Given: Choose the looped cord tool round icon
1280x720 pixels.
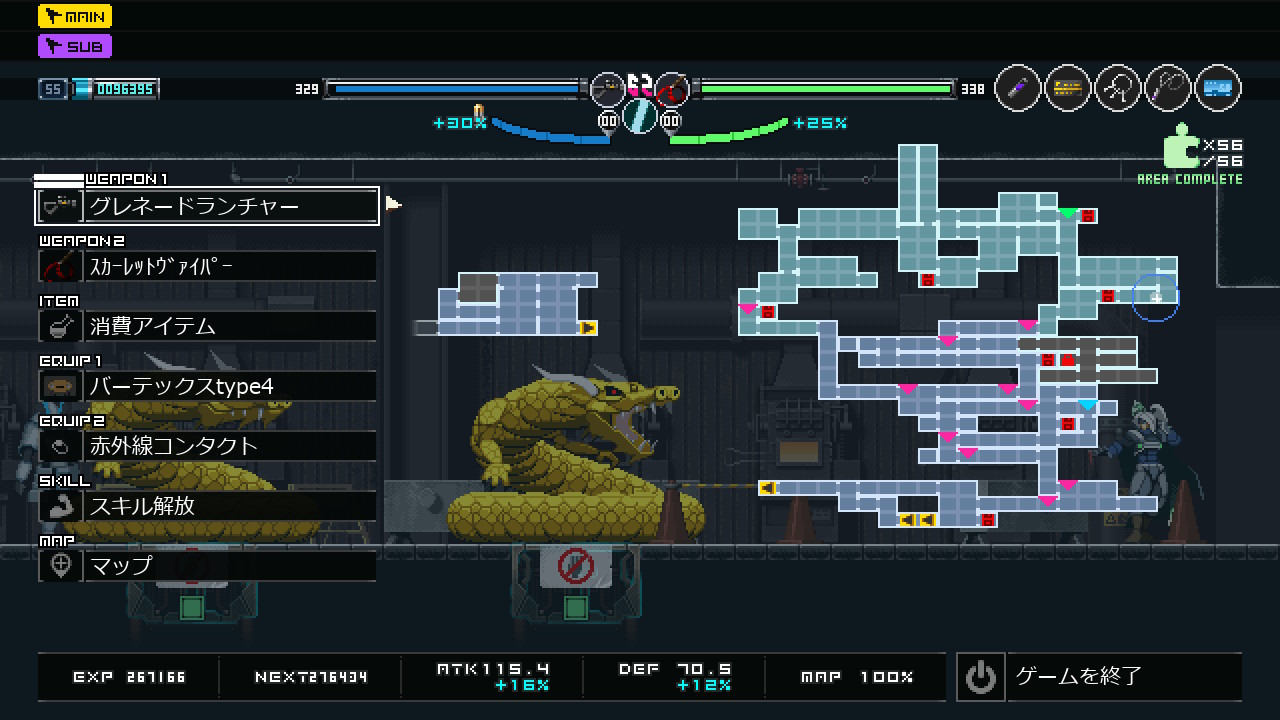Looking at the screenshot, I should 1167,88.
